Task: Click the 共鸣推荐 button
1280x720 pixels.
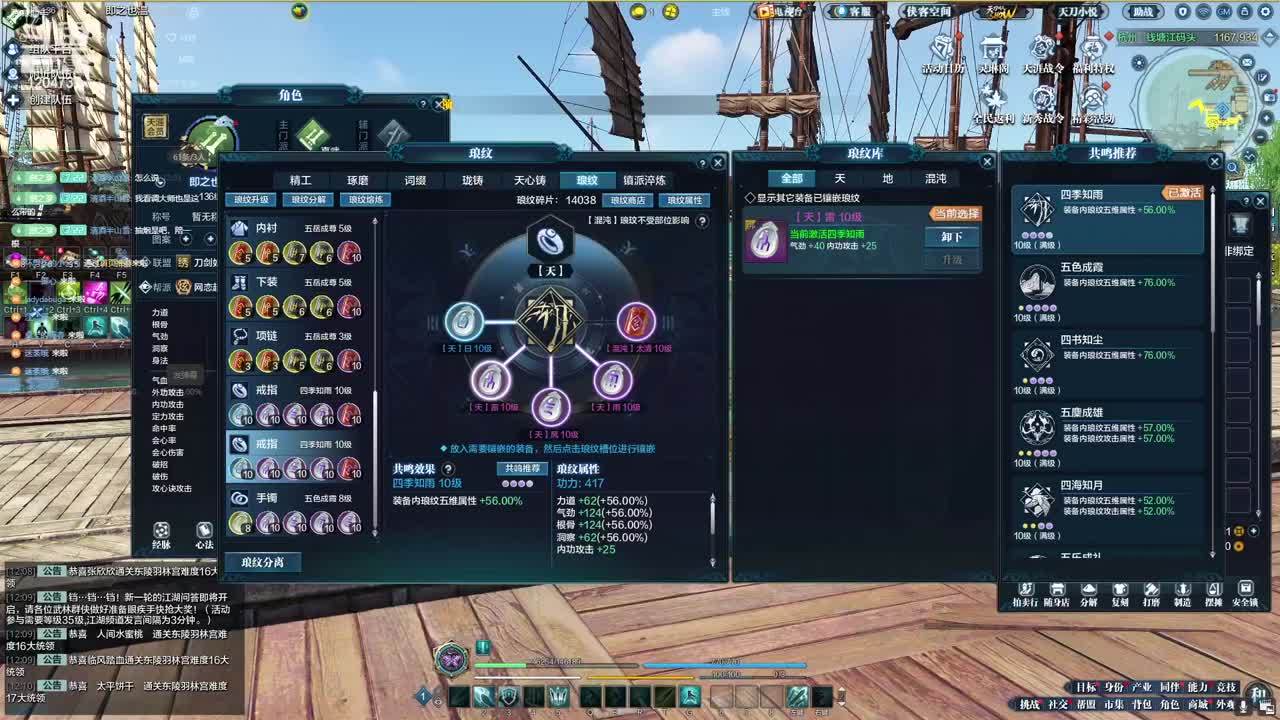Action: (522, 468)
